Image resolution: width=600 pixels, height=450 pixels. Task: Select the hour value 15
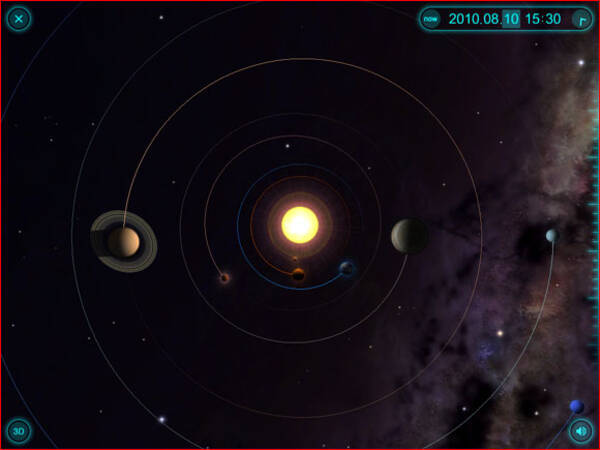pyautogui.click(x=534, y=18)
